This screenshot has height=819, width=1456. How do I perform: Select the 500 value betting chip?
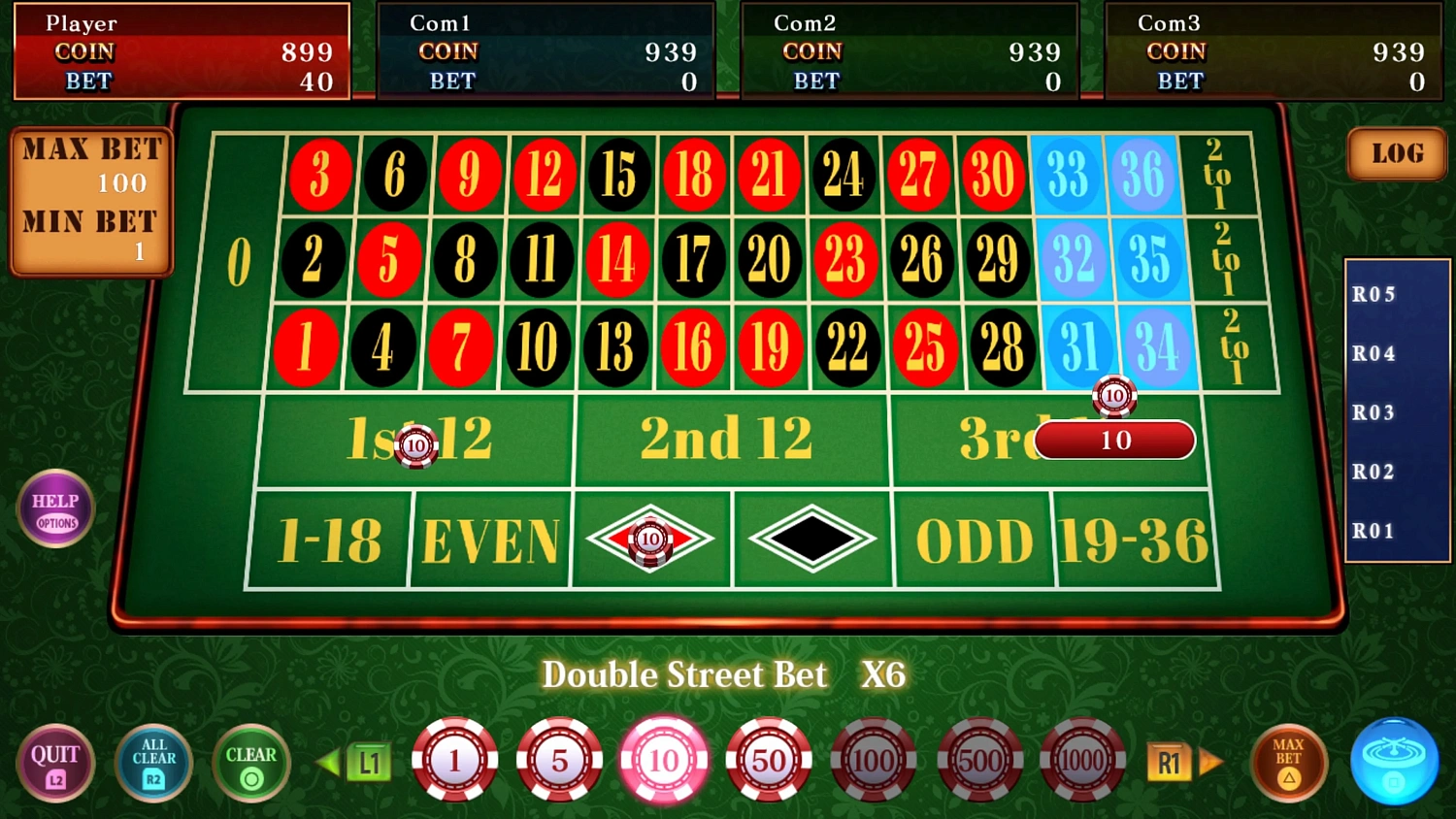[977, 761]
